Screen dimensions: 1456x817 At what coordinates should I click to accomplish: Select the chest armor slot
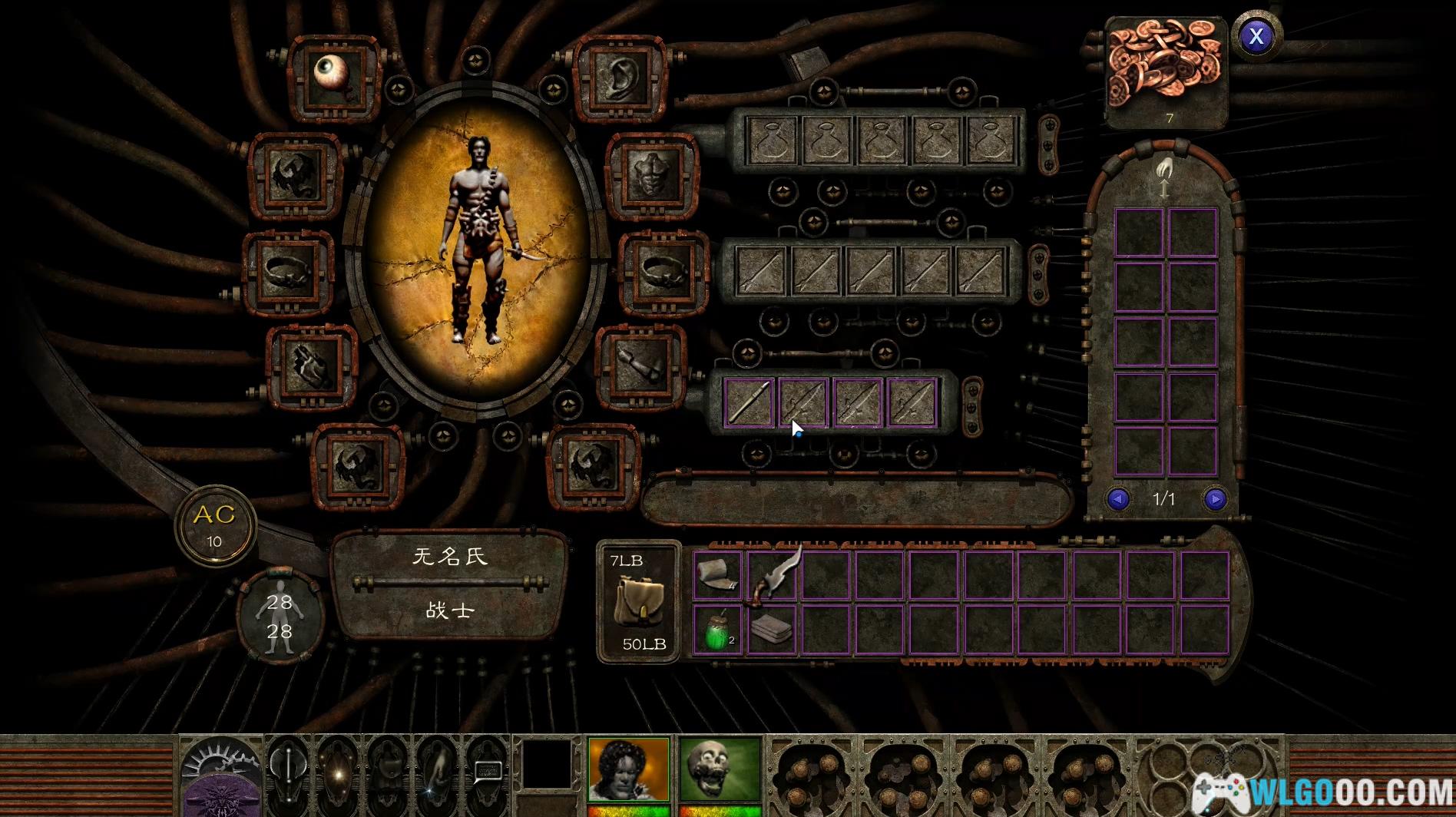(652, 174)
